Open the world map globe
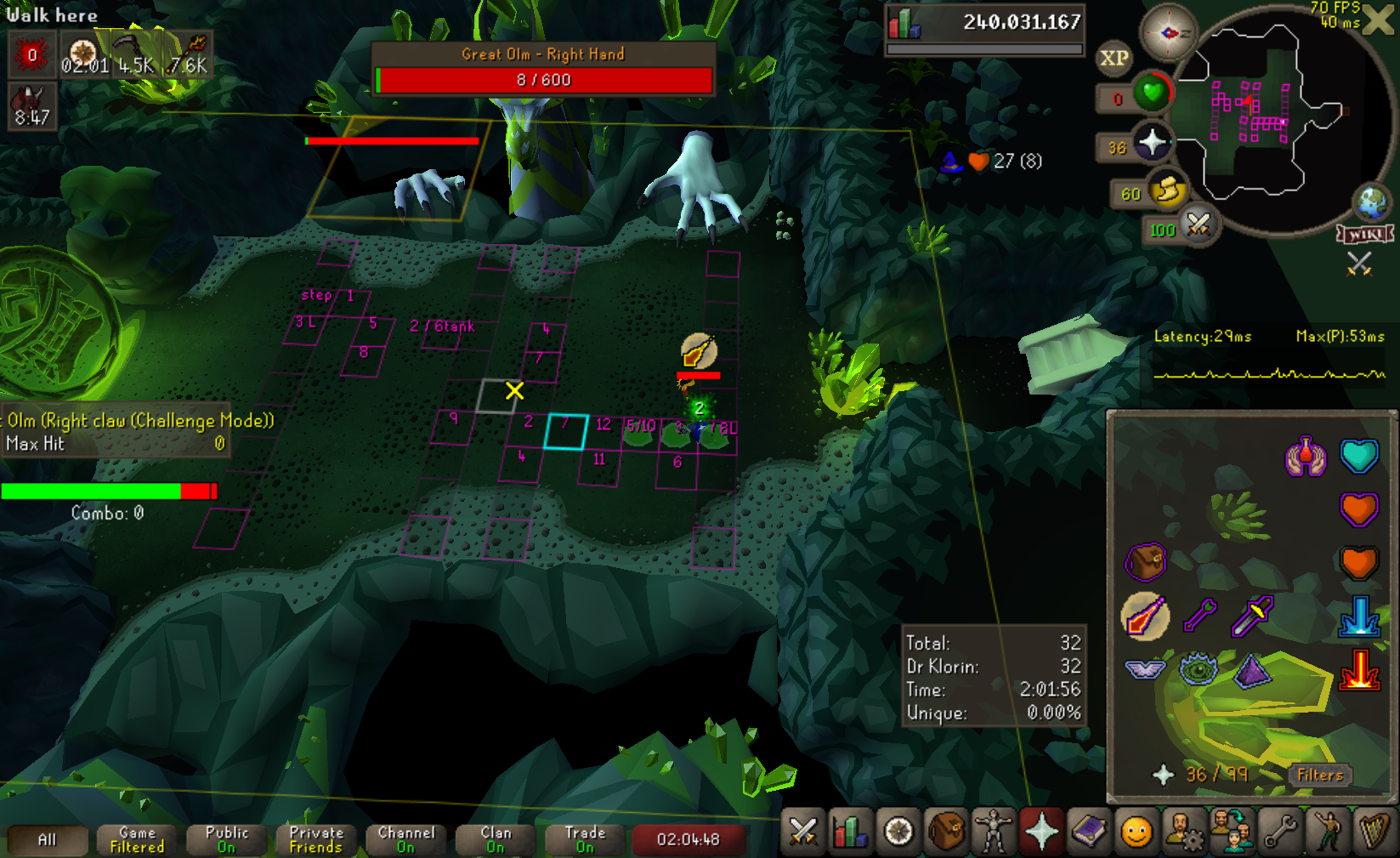Viewport: 1400px width, 858px height. point(1371,202)
